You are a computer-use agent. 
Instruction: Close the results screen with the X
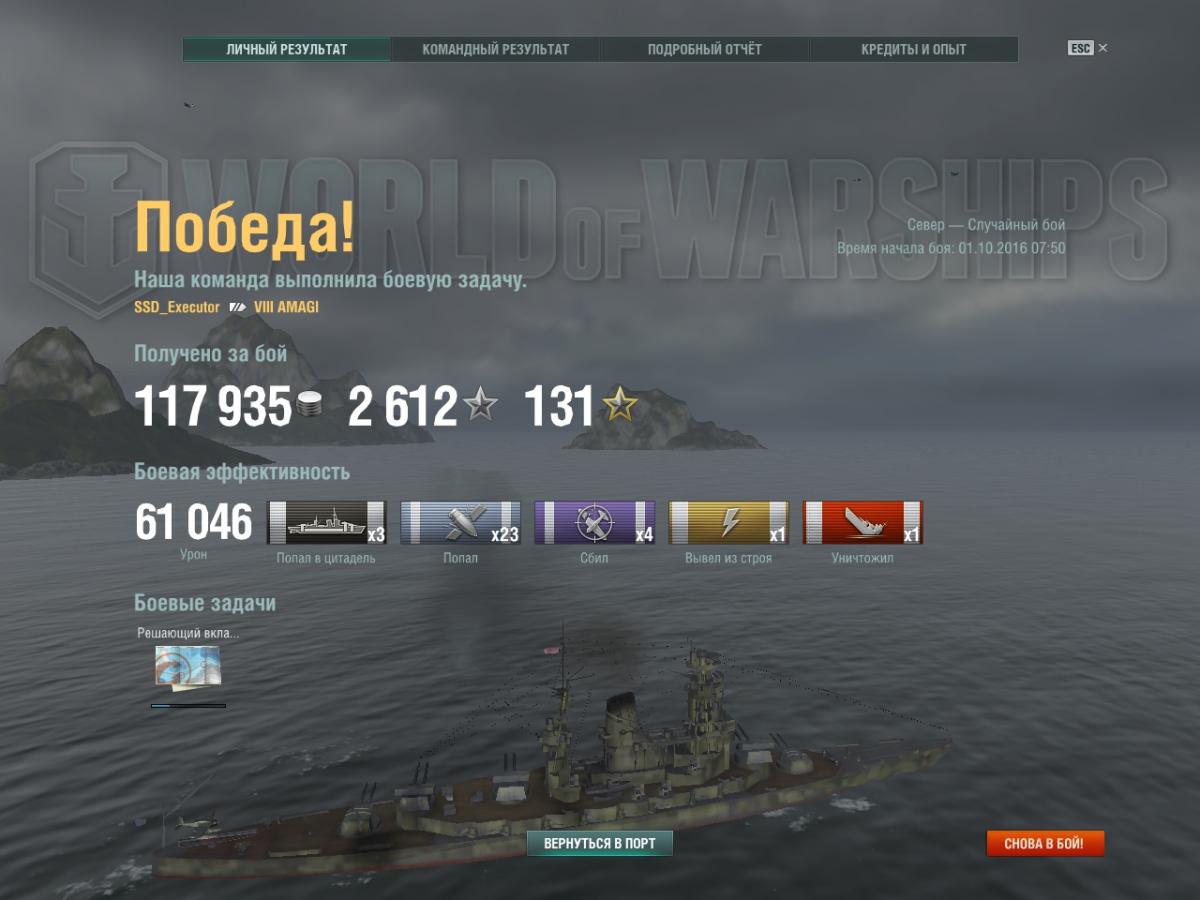tap(1103, 48)
